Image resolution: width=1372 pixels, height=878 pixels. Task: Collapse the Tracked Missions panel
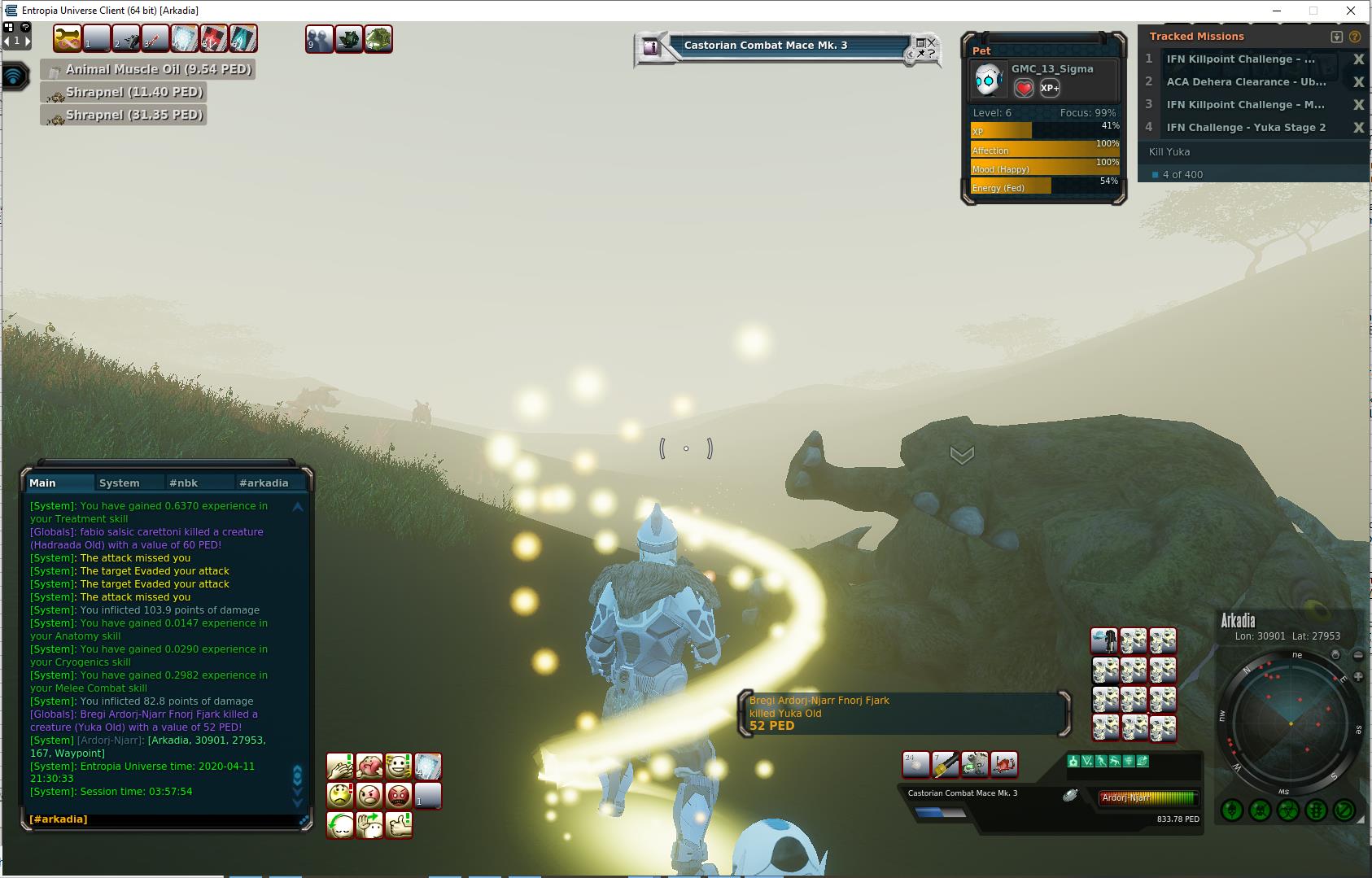tap(1336, 37)
